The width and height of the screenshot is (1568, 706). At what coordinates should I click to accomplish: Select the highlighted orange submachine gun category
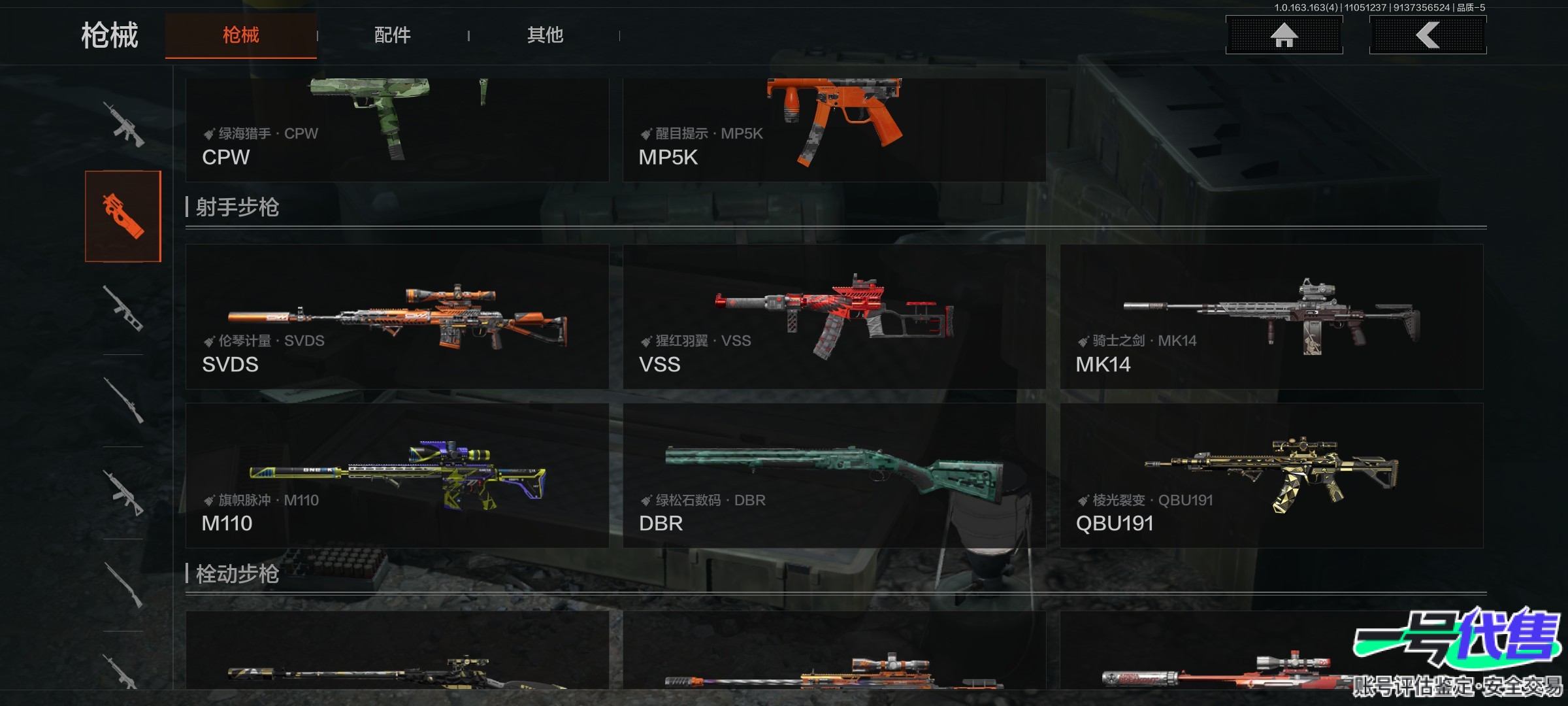pyautogui.click(x=123, y=216)
